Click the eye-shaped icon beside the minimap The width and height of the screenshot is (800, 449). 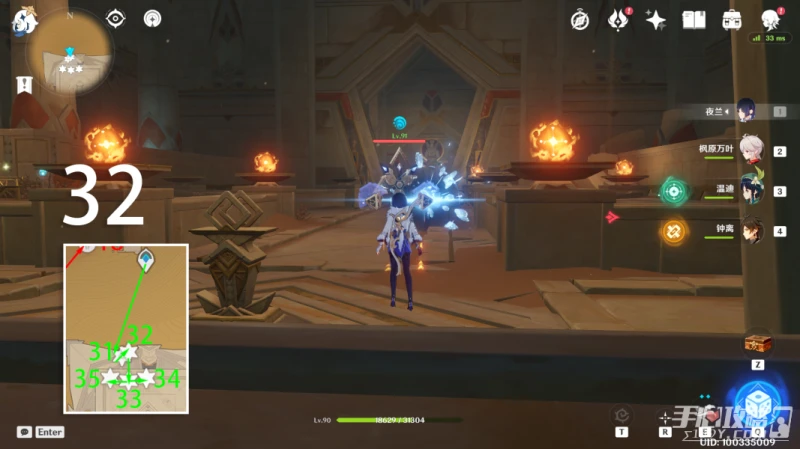116,18
